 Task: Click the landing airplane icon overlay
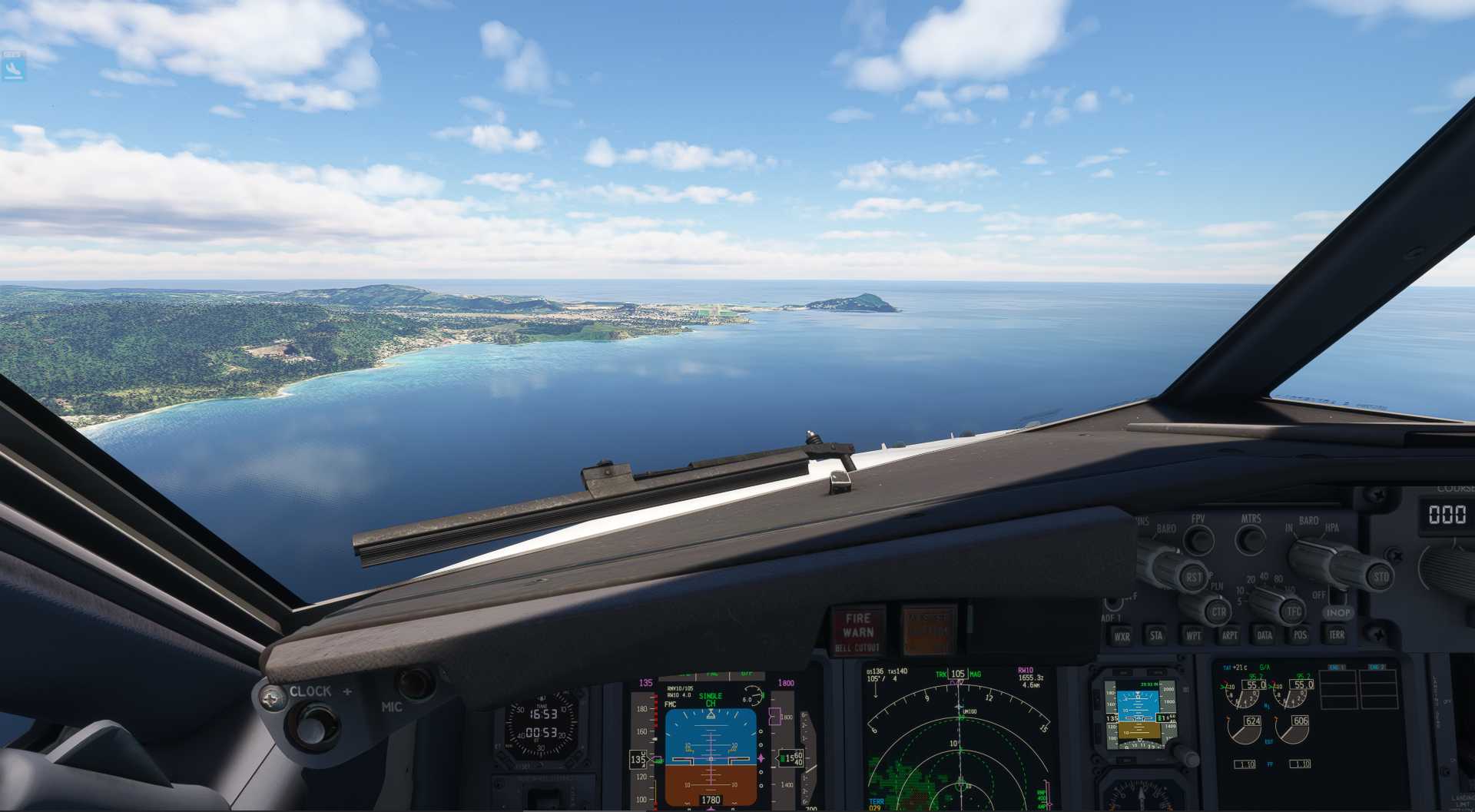pyautogui.click(x=14, y=68)
